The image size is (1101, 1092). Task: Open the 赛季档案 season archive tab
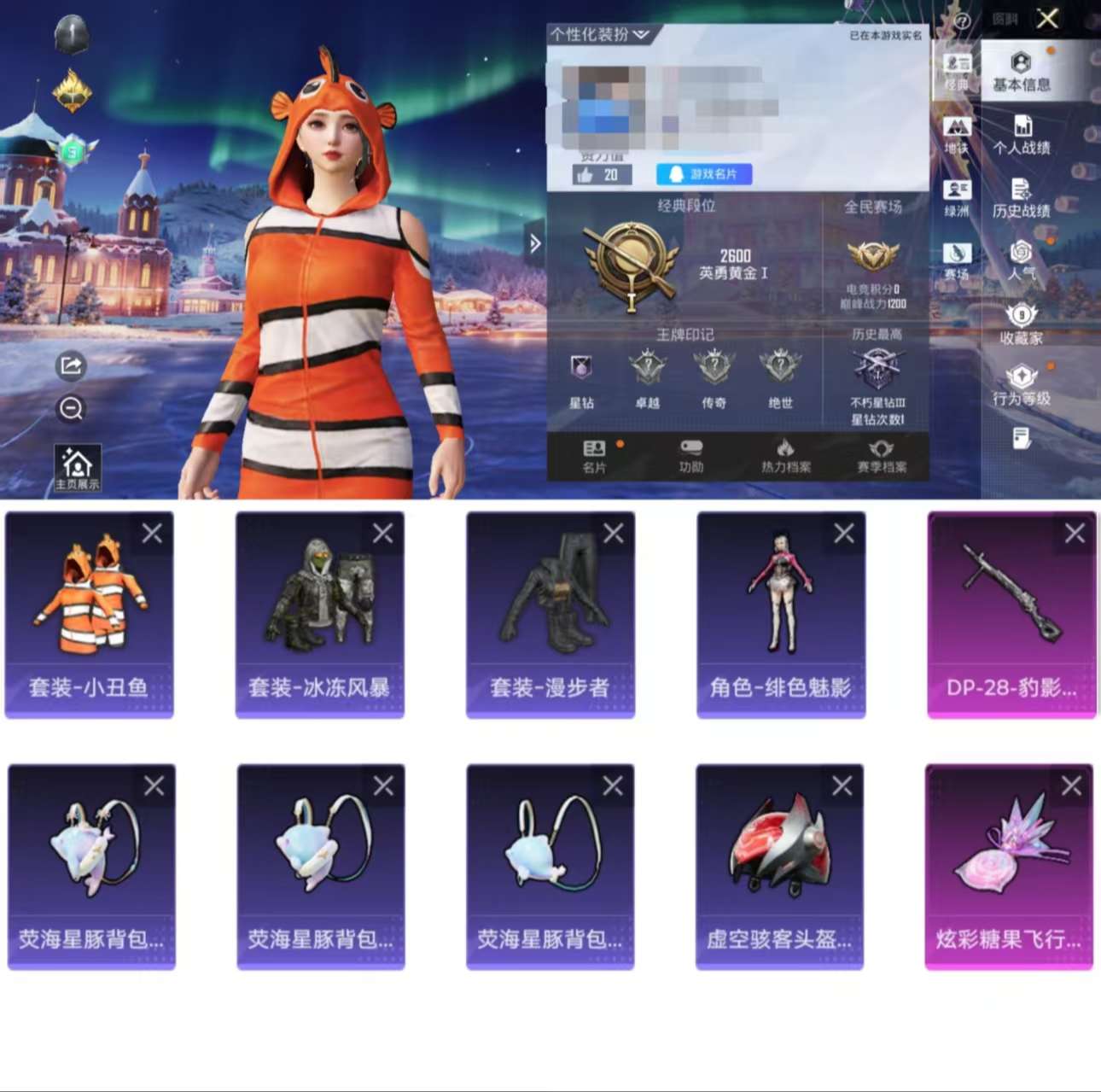(881, 457)
